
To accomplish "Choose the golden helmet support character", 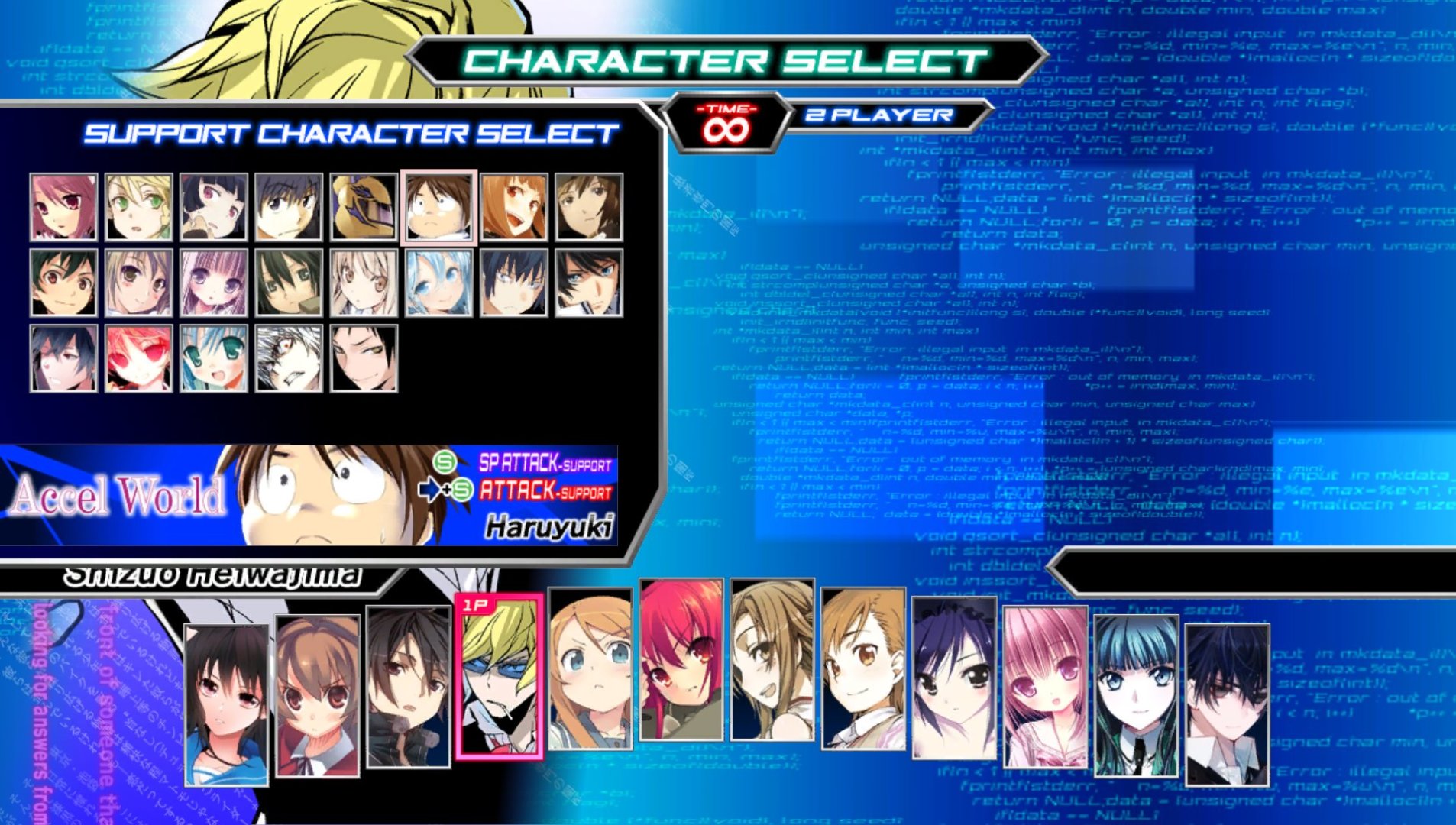I will pyautogui.click(x=364, y=207).
